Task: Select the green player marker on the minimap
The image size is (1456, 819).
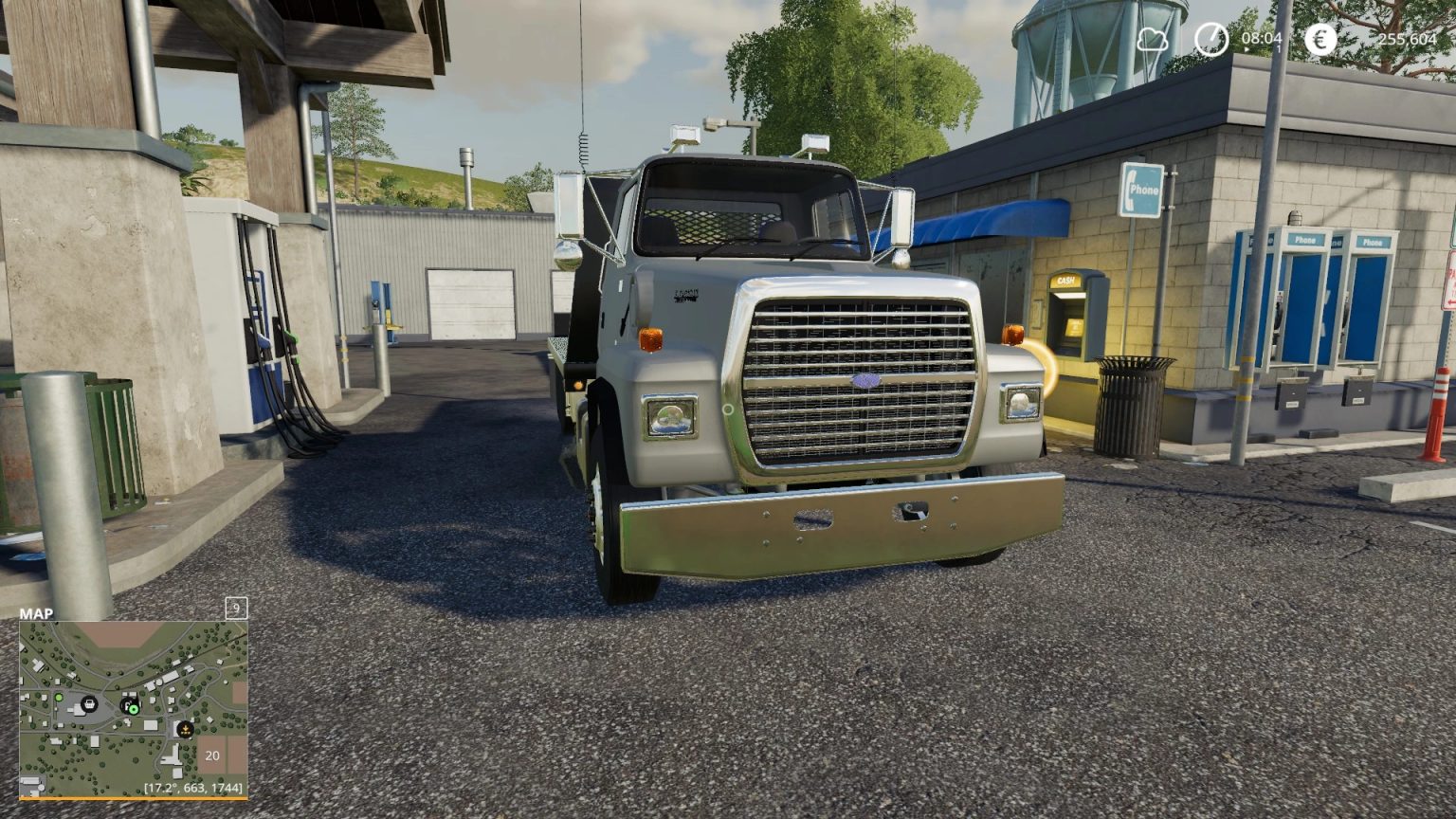Action: (x=133, y=709)
